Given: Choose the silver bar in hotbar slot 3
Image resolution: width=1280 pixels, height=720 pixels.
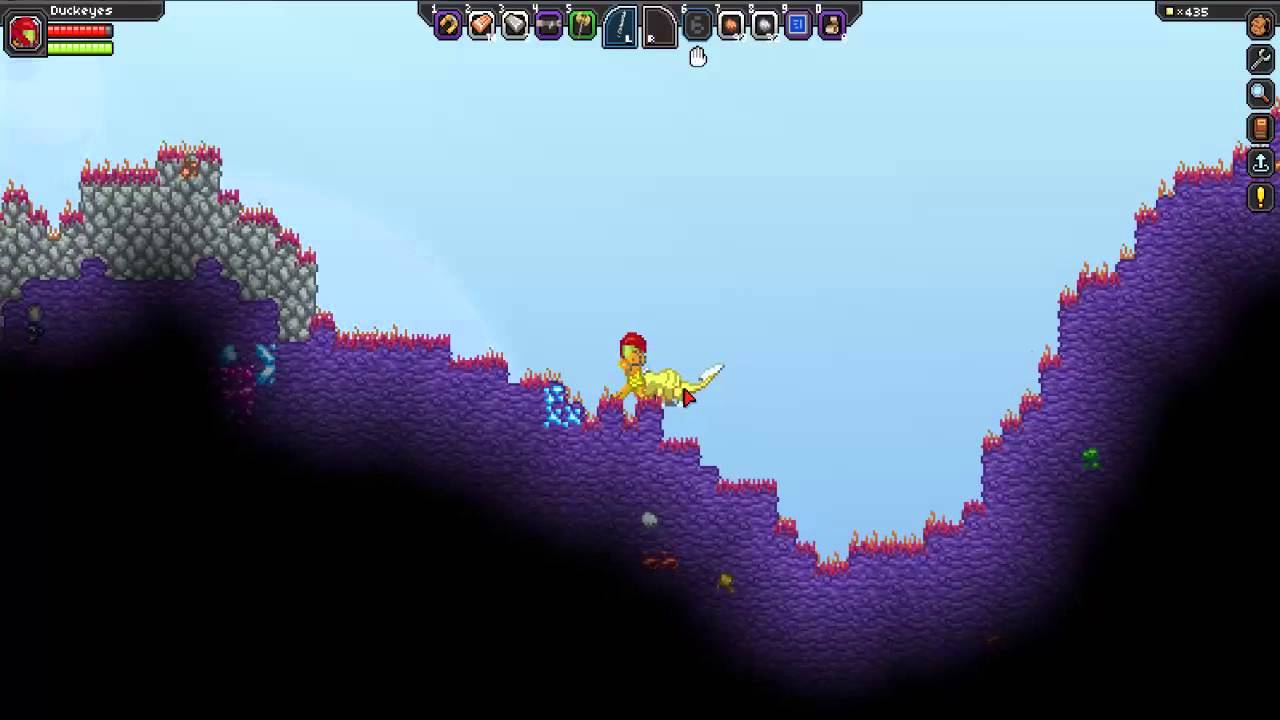Looking at the screenshot, I should click(x=515, y=26).
